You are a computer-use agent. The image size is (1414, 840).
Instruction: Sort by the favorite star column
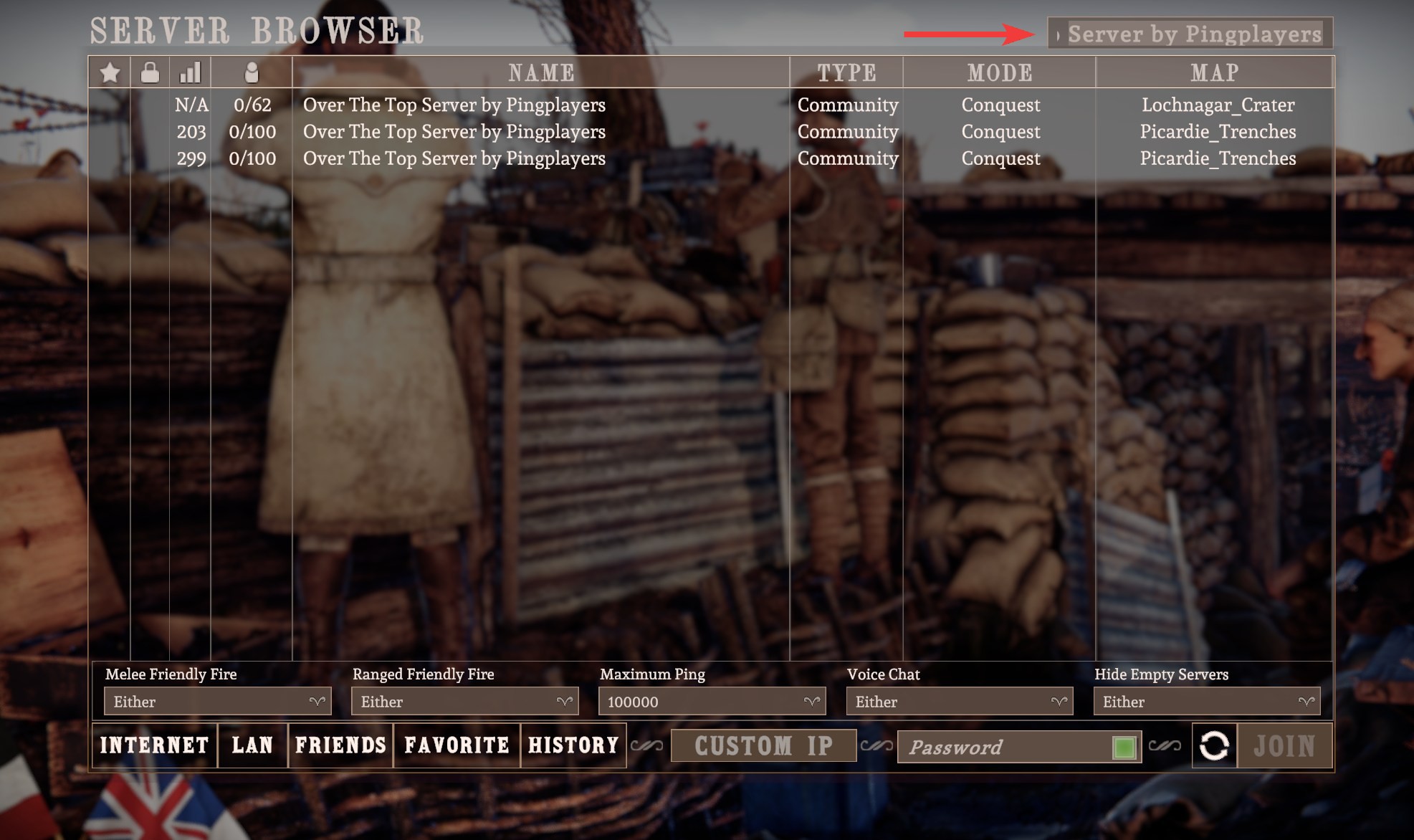(110, 72)
